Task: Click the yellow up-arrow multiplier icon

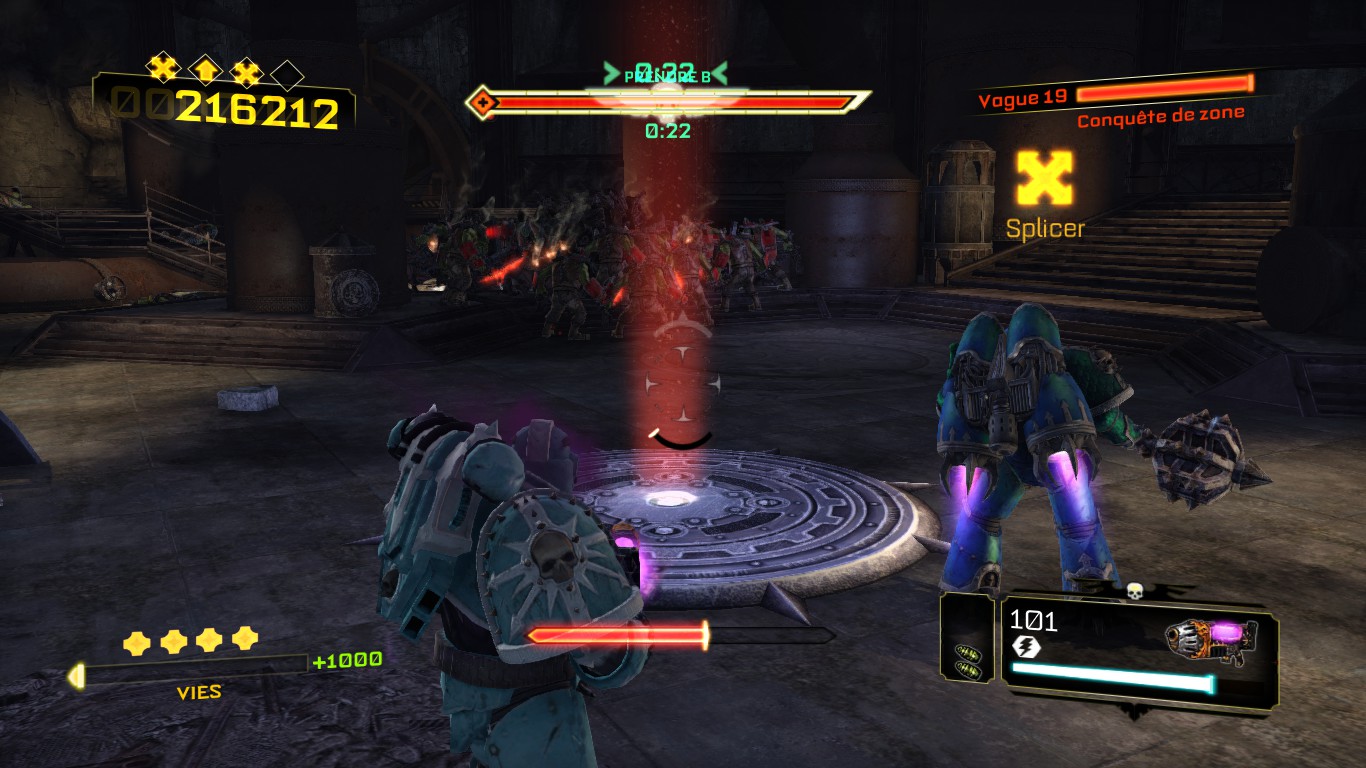Action: (205, 70)
